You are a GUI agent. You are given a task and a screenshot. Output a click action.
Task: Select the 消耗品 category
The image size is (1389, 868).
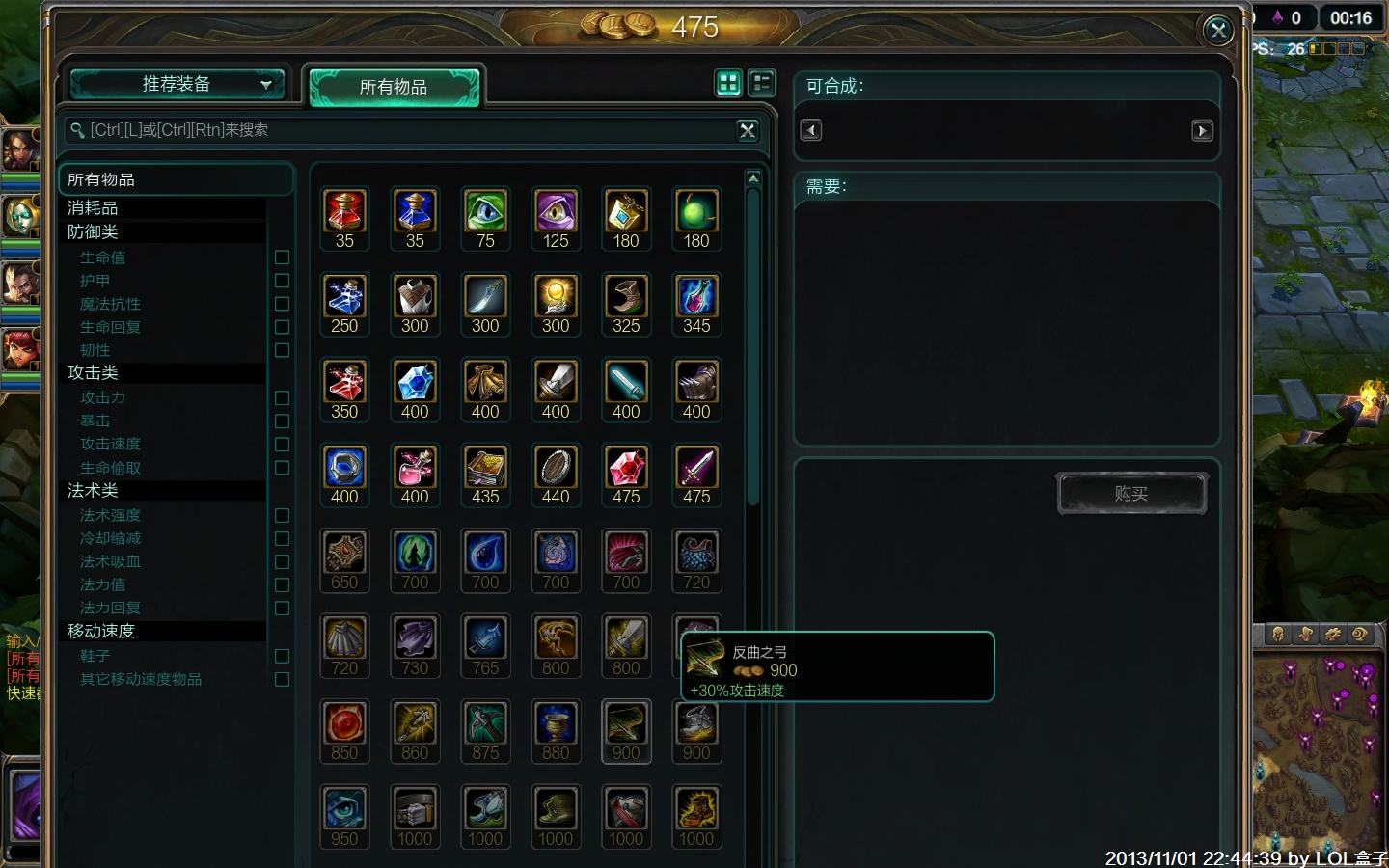tap(93, 207)
